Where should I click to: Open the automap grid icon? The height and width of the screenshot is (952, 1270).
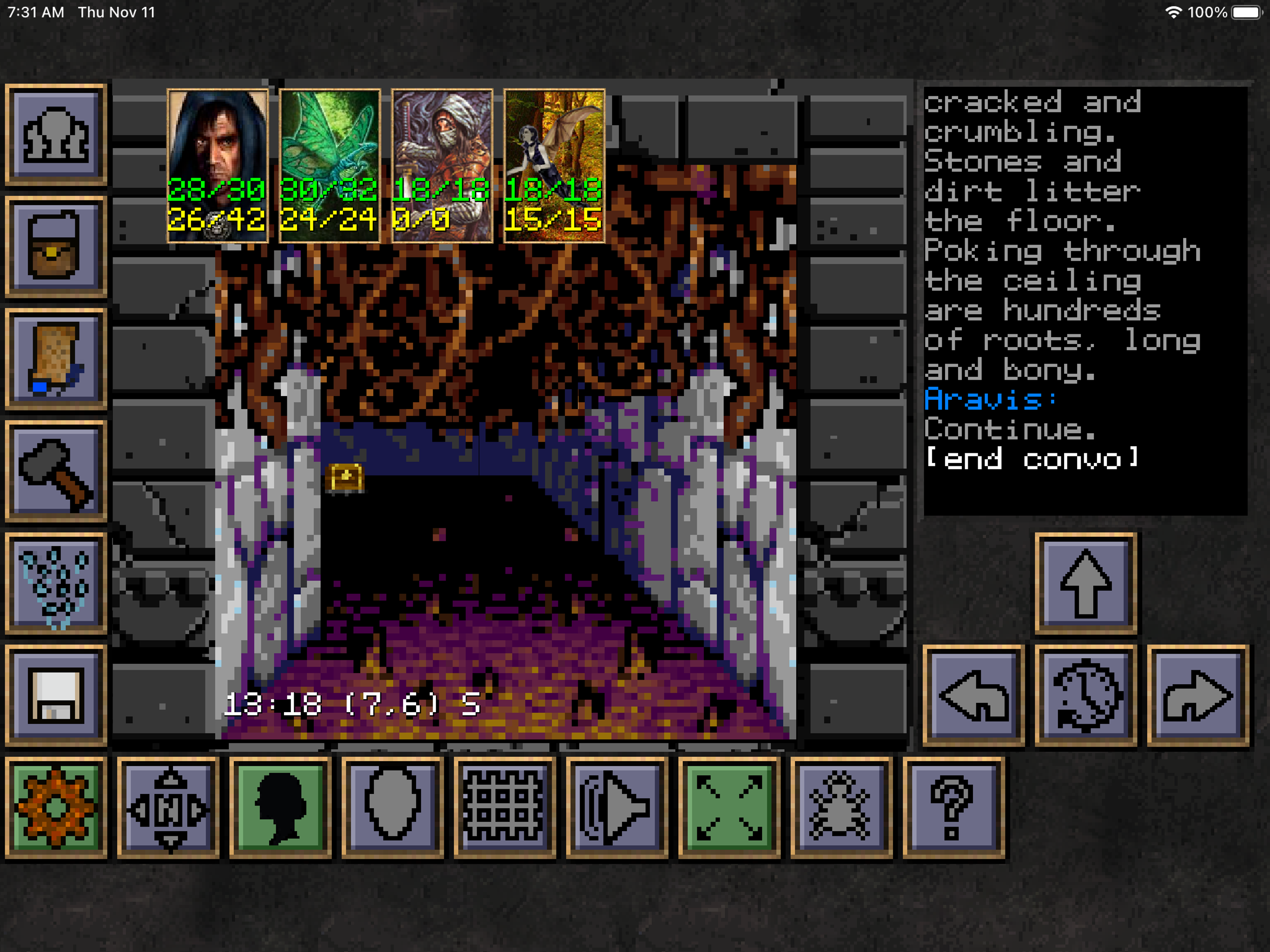(505, 807)
